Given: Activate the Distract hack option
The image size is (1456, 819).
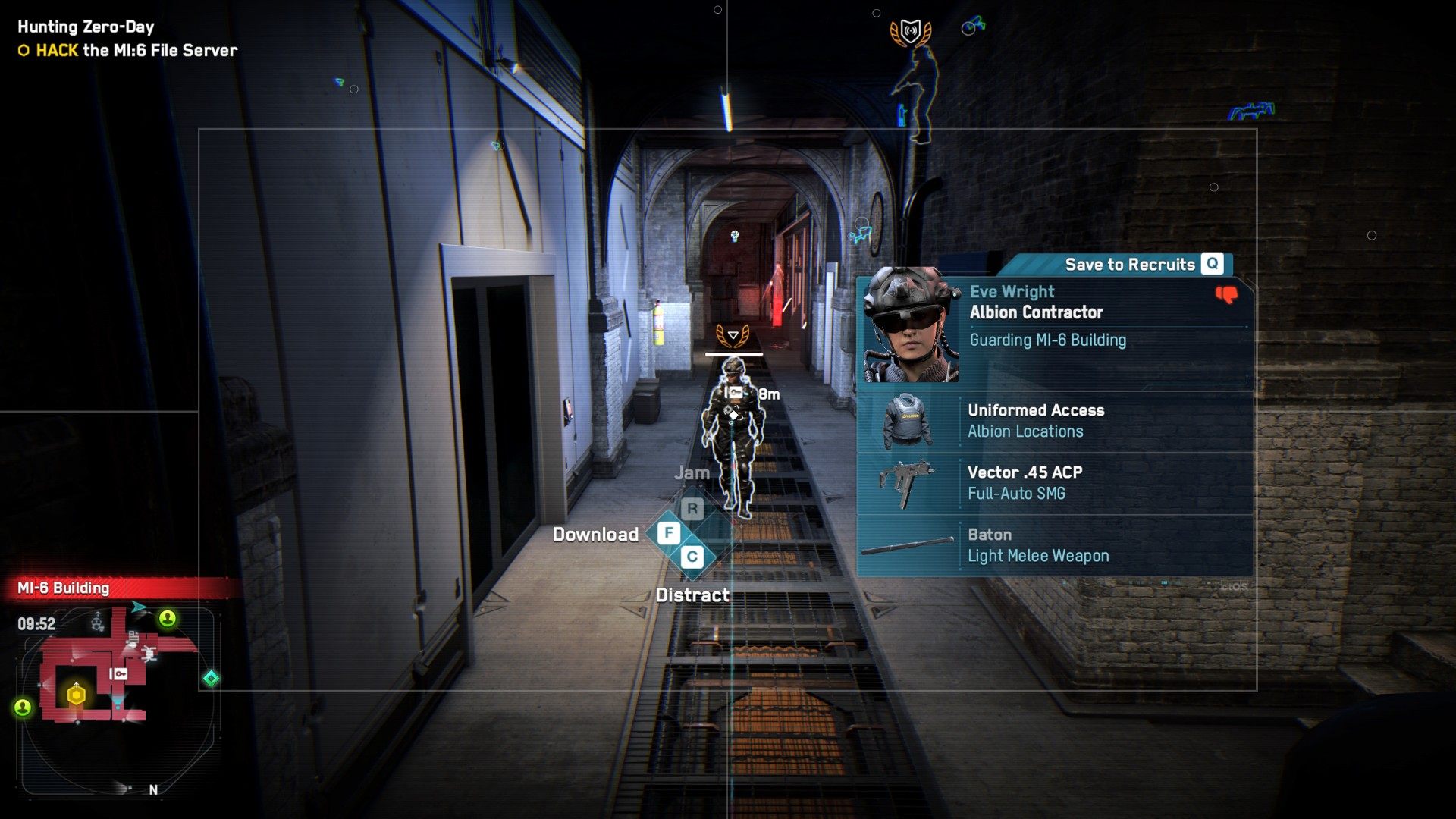Looking at the screenshot, I should click(692, 557).
